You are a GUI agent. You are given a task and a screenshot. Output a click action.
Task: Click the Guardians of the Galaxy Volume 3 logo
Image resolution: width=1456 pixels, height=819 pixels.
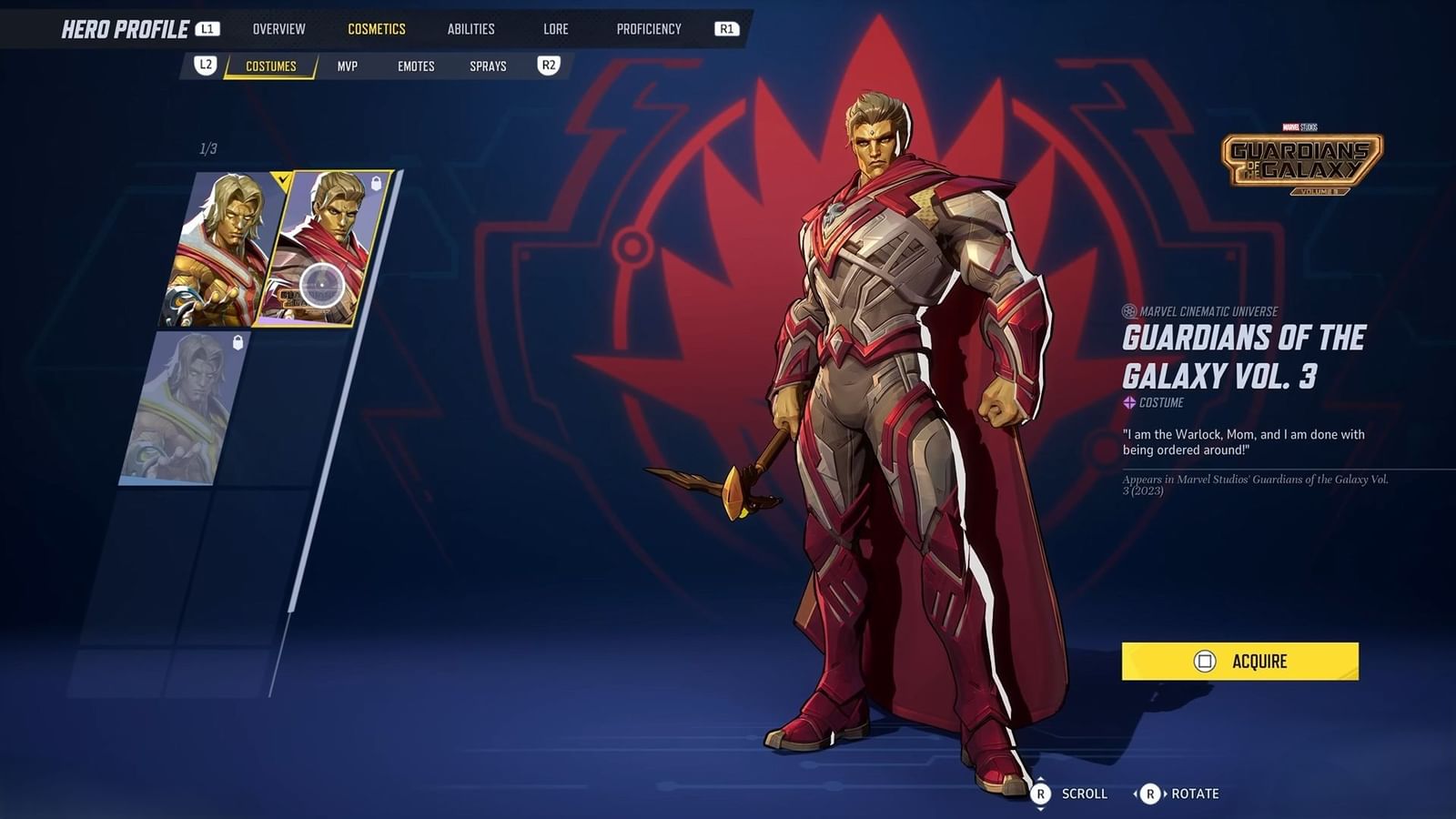click(x=1301, y=157)
